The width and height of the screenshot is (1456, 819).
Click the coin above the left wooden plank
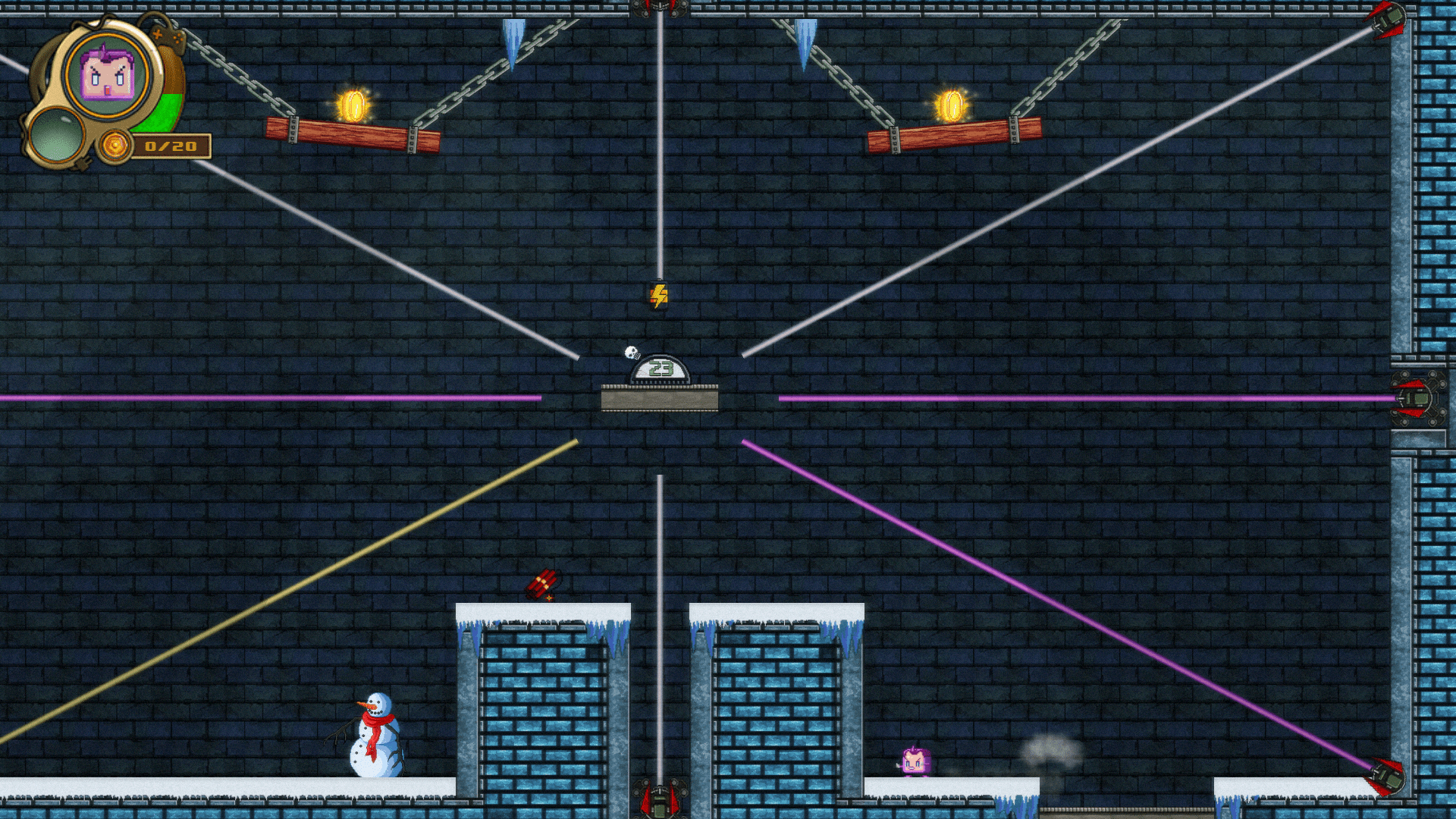pyautogui.click(x=353, y=106)
